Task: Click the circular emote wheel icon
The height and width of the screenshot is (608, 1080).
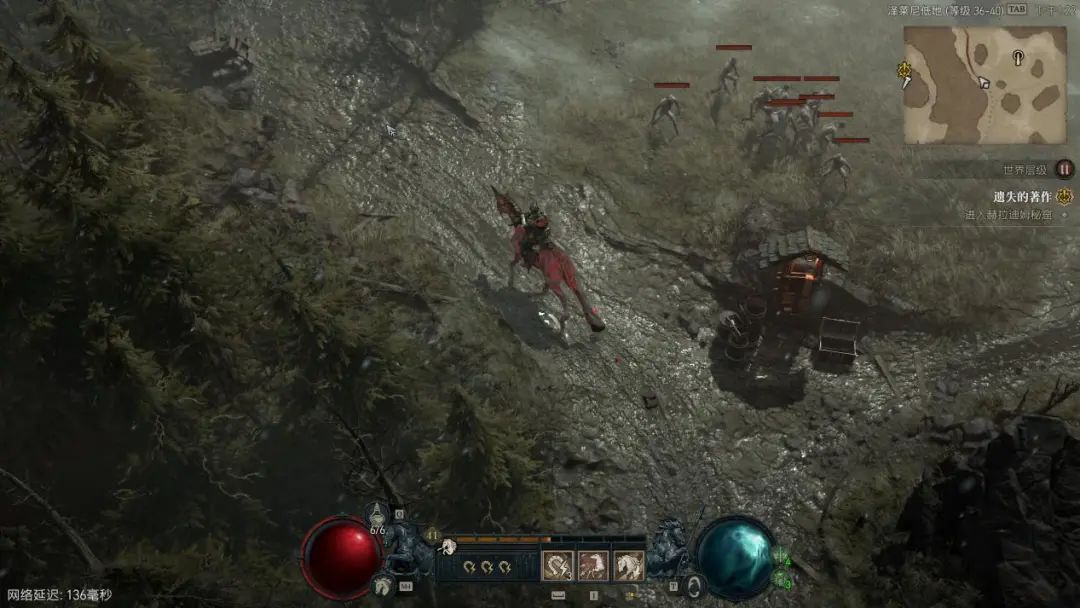Action: [694, 585]
